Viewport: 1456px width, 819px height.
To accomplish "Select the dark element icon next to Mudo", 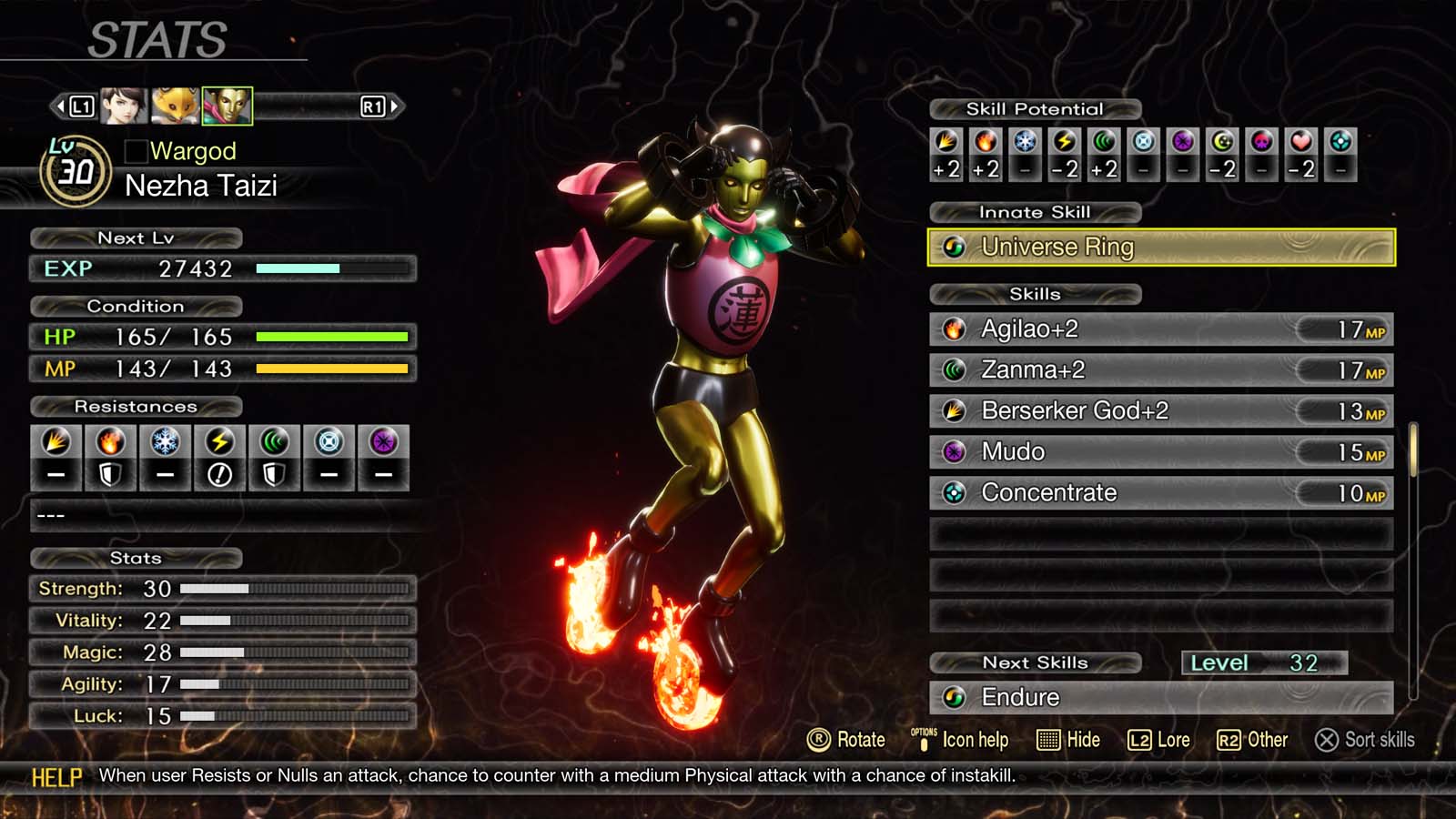I will pos(955,452).
